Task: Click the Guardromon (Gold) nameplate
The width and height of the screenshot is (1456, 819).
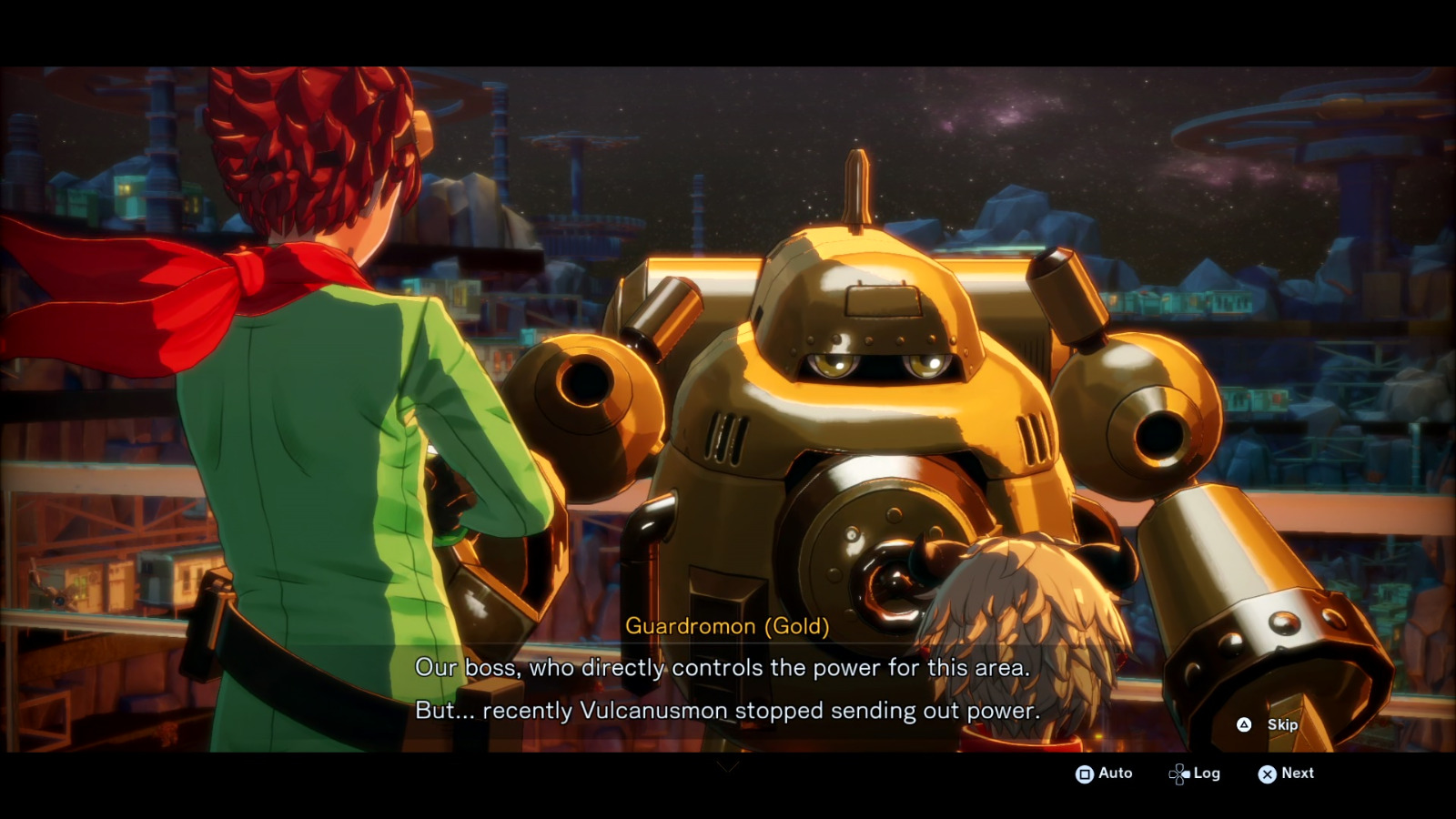Action: 728,626
